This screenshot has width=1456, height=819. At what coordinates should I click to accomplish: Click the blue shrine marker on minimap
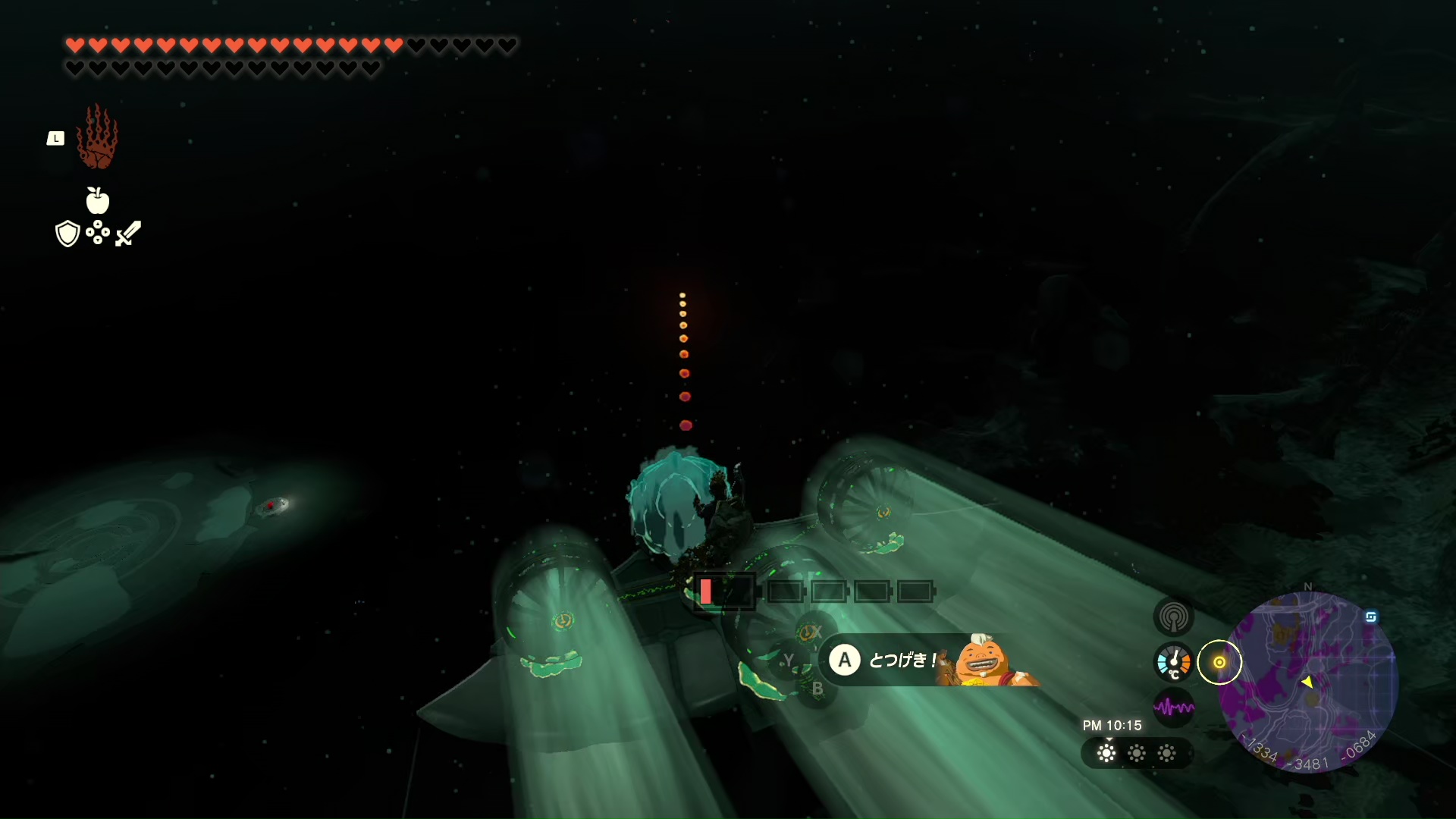[1370, 617]
